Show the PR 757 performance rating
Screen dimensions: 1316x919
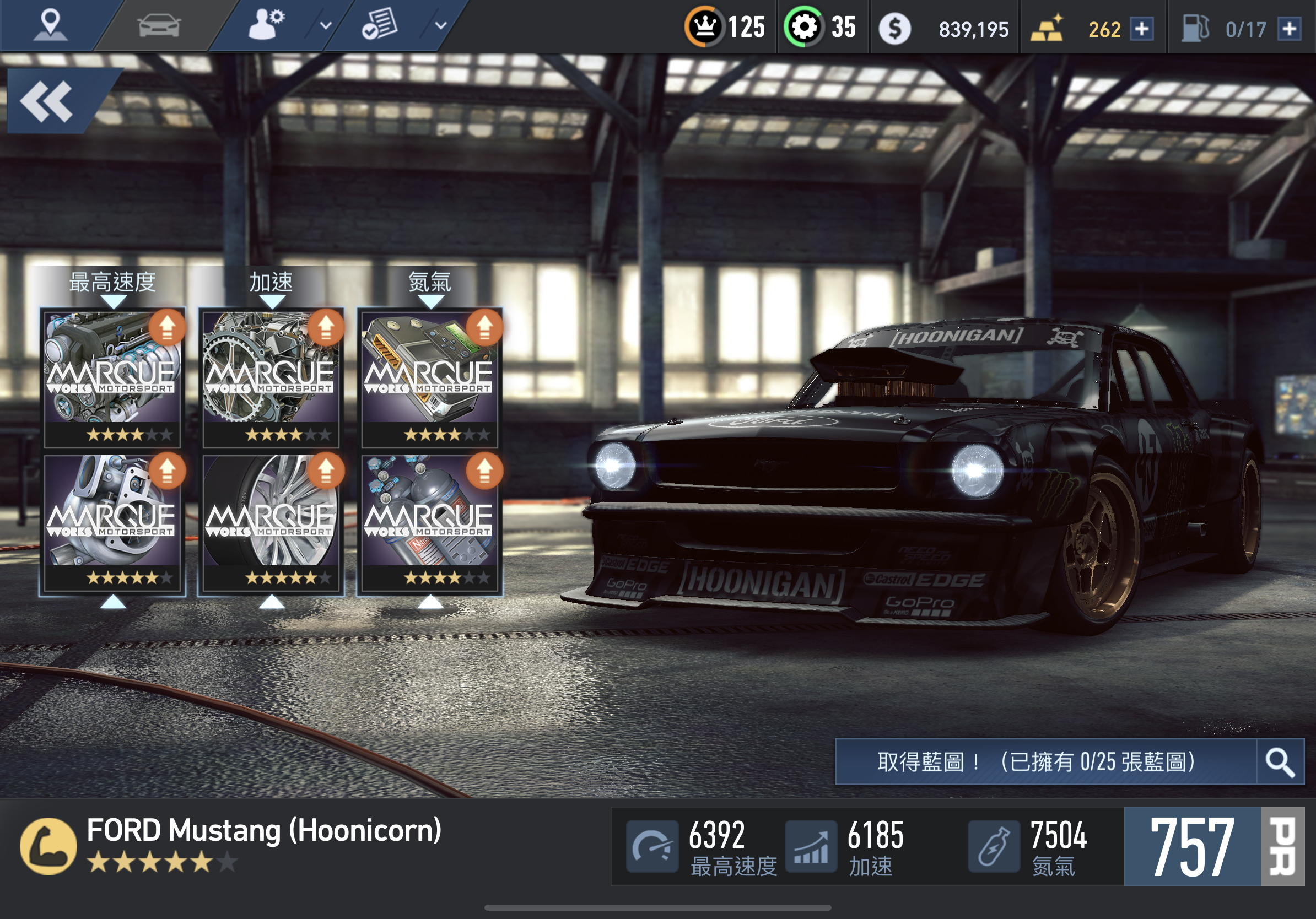[1214, 846]
